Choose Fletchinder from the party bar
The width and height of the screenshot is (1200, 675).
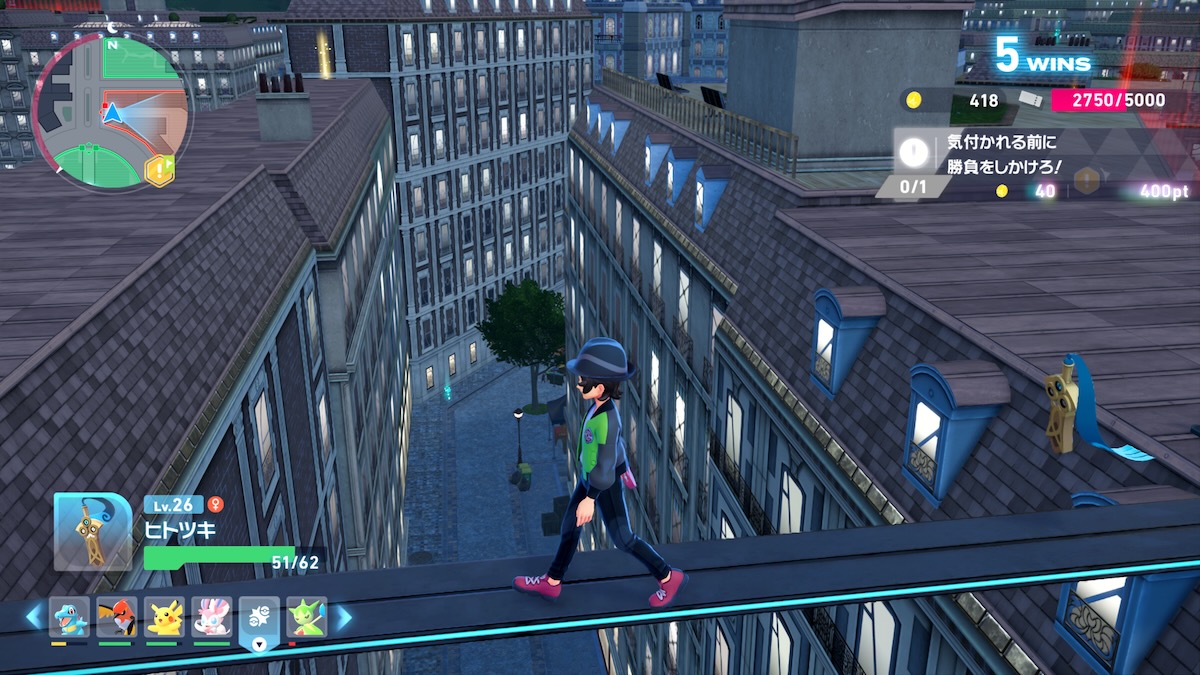117,617
